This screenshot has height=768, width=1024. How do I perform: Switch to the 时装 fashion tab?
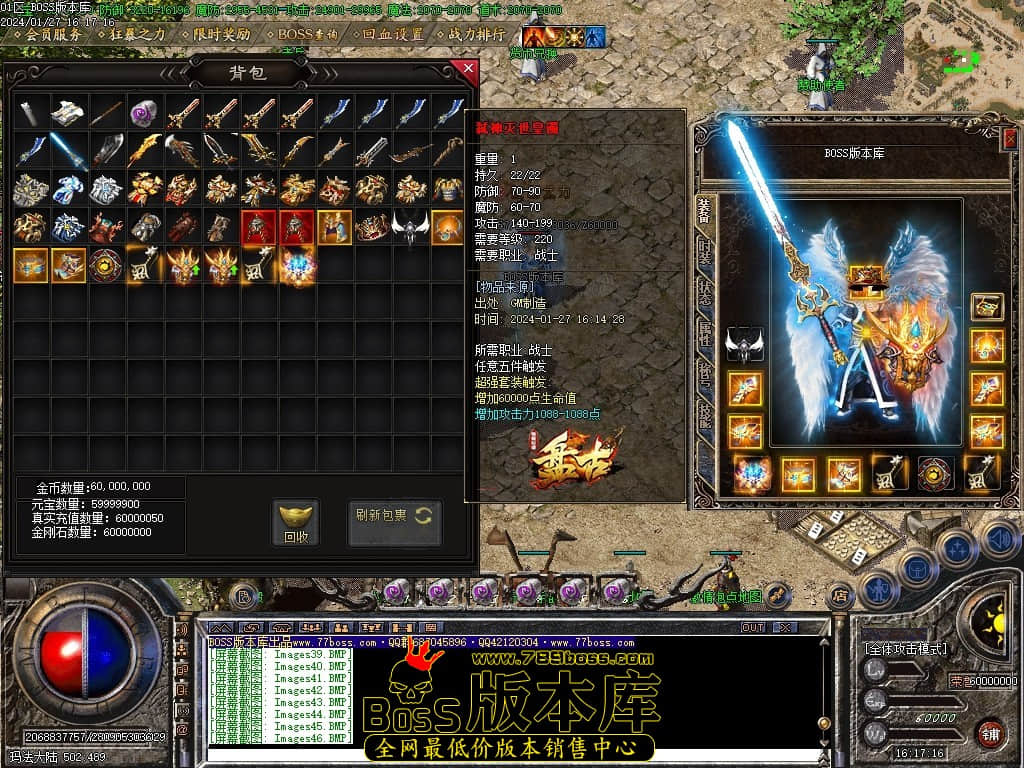tap(705, 254)
